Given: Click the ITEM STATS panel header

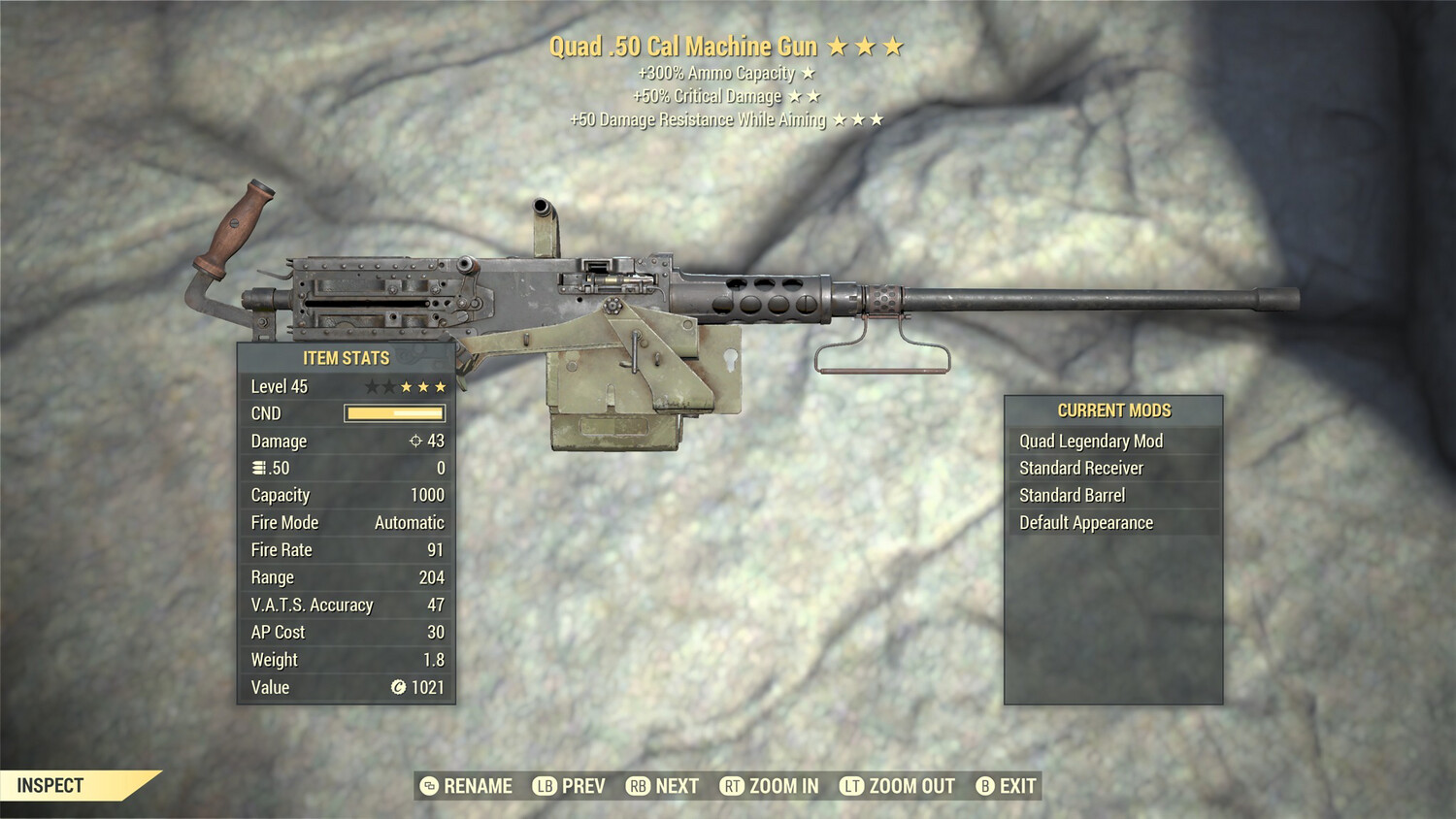Looking at the screenshot, I should 345,358.
